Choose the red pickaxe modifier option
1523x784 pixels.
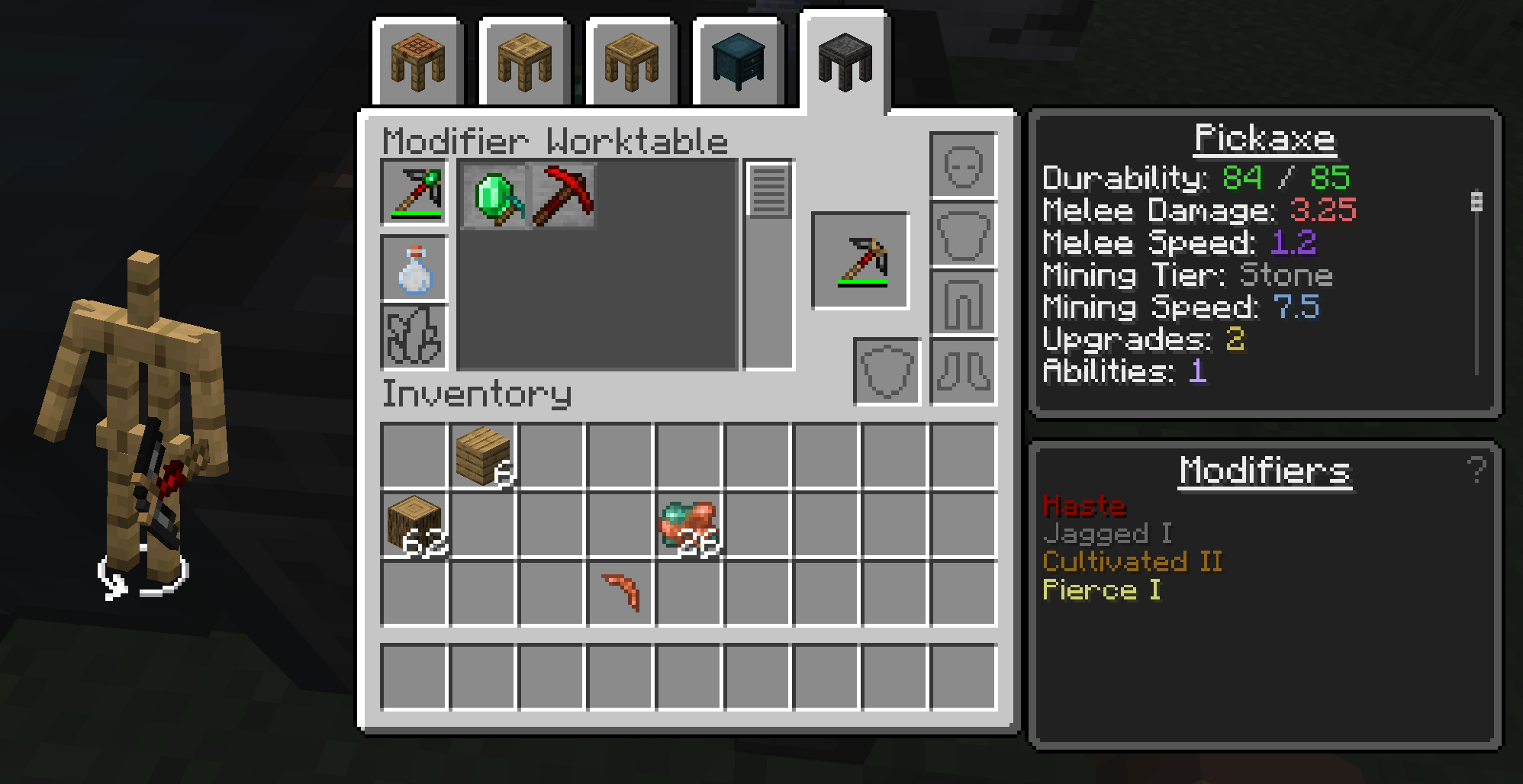pyautogui.click(x=563, y=197)
